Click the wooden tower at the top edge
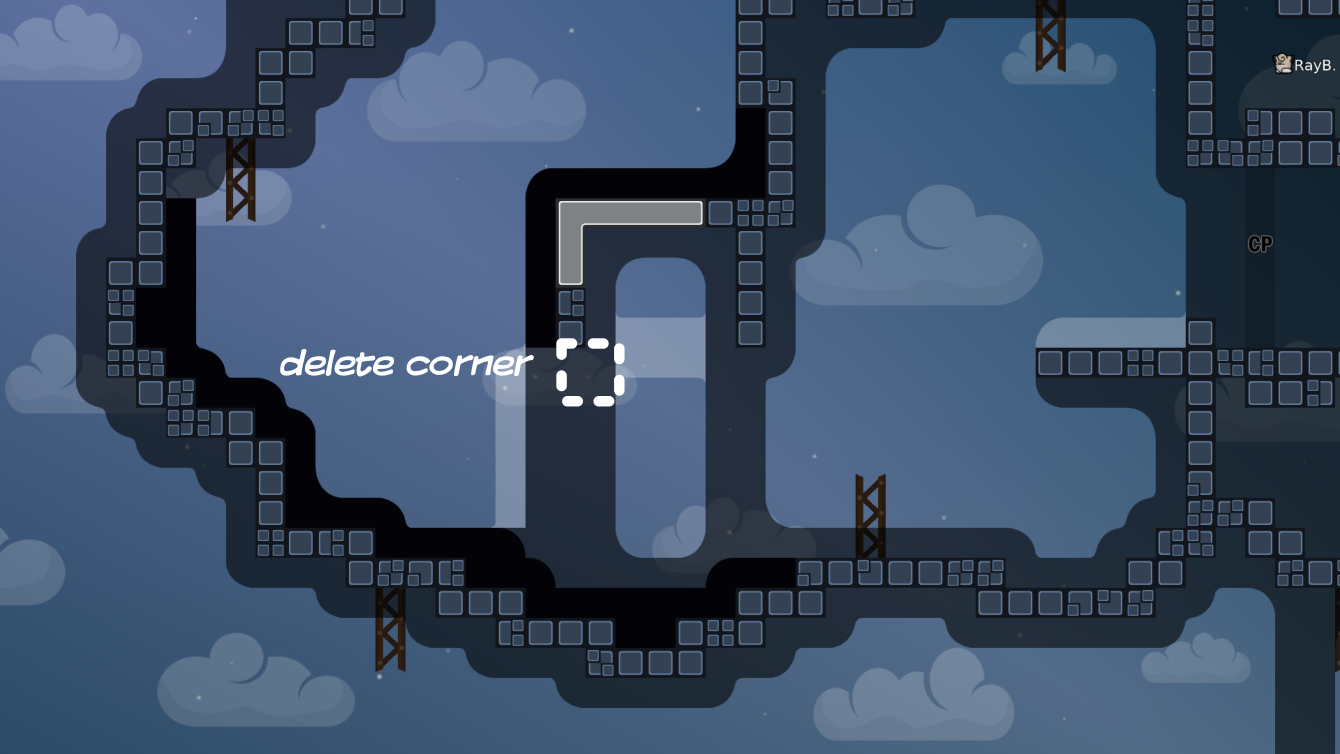This screenshot has height=754, width=1340. (1048, 35)
